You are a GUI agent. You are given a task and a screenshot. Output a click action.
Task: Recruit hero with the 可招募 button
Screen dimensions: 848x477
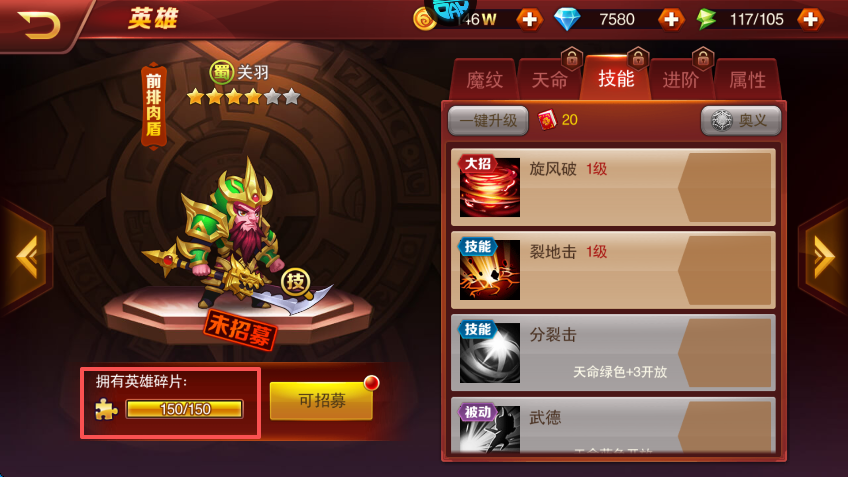321,401
